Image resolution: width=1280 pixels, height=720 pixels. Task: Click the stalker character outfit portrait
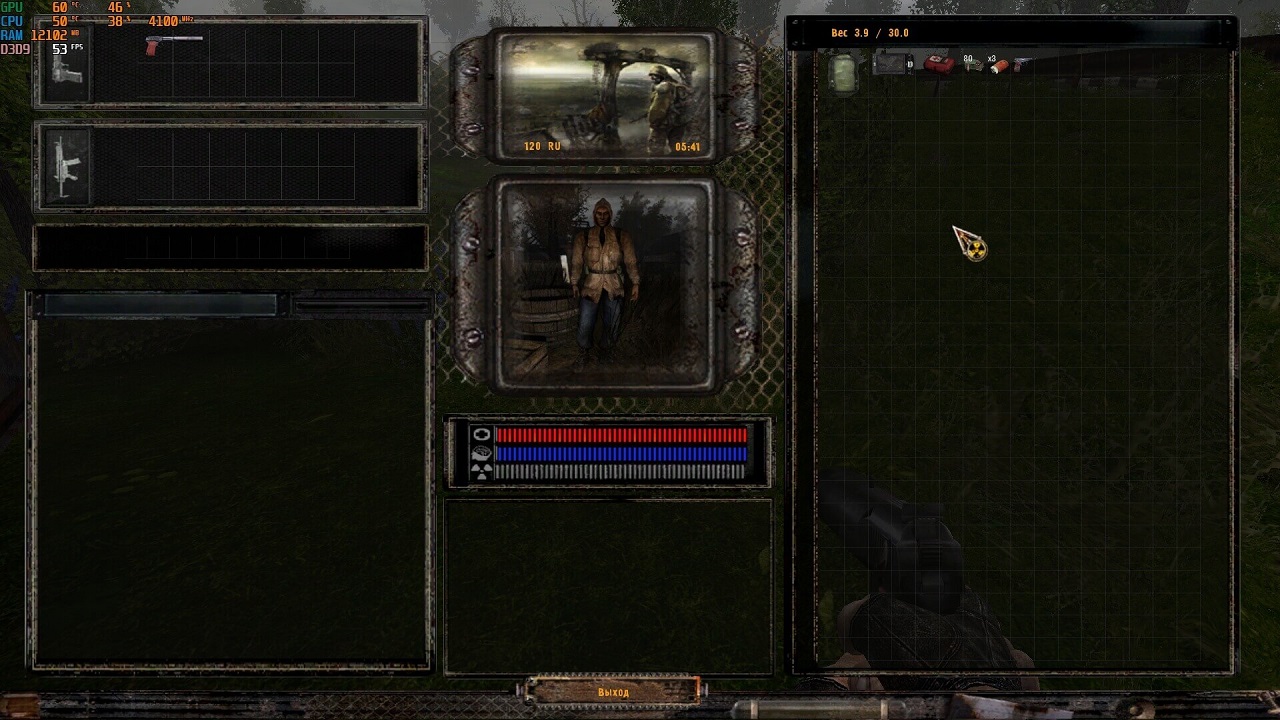(602, 283)
